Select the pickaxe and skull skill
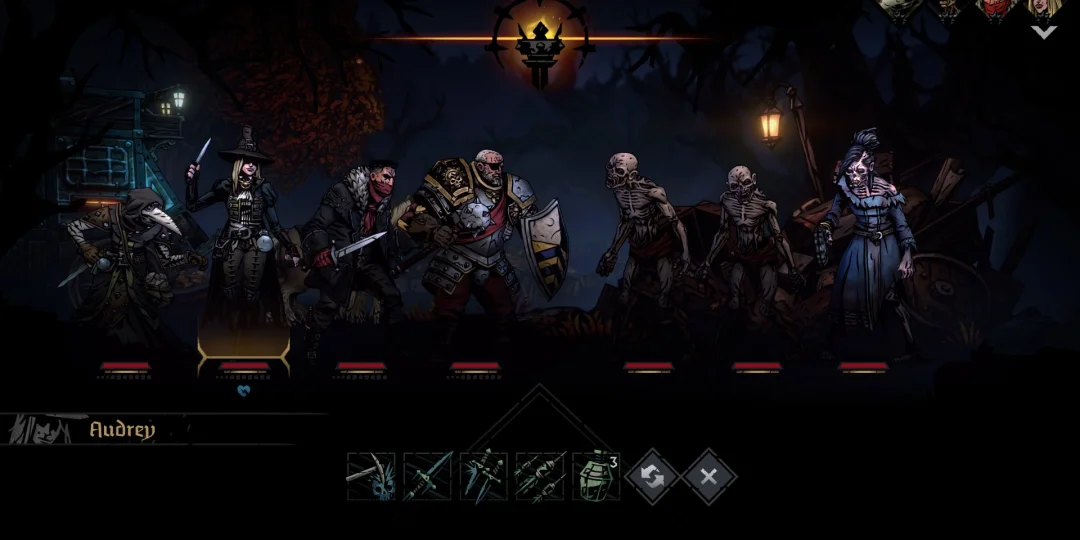 click(x=371, y=477)
